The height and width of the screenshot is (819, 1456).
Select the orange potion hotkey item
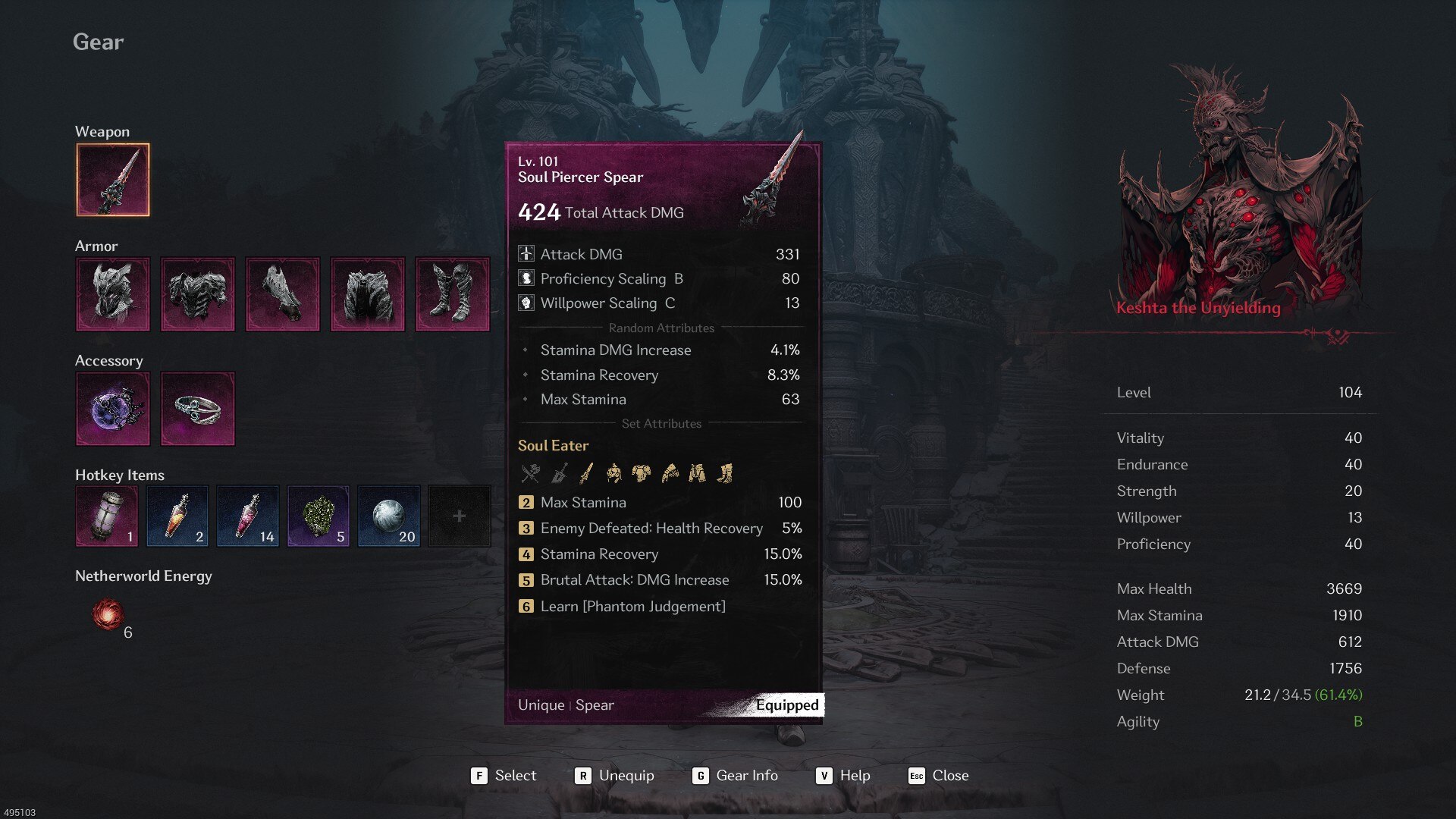point(177,516)
